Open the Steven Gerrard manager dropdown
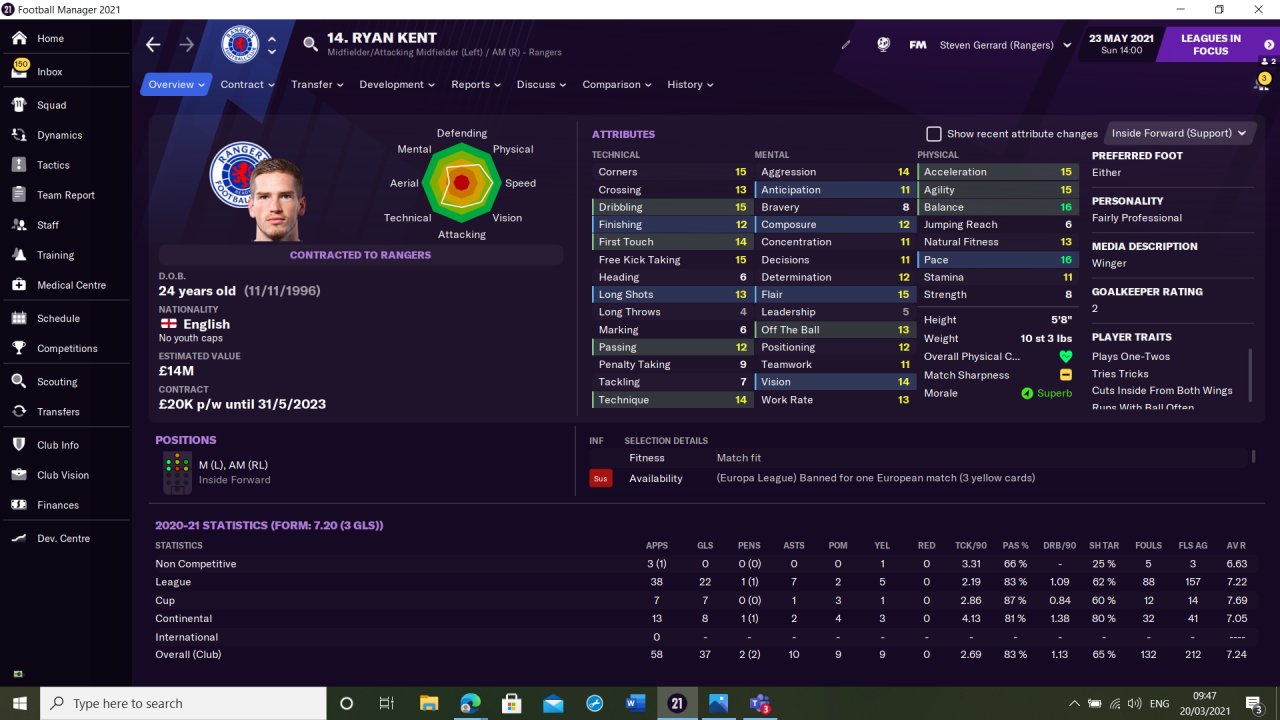Screen dimensions: 1280x720 click(1004, 45)
